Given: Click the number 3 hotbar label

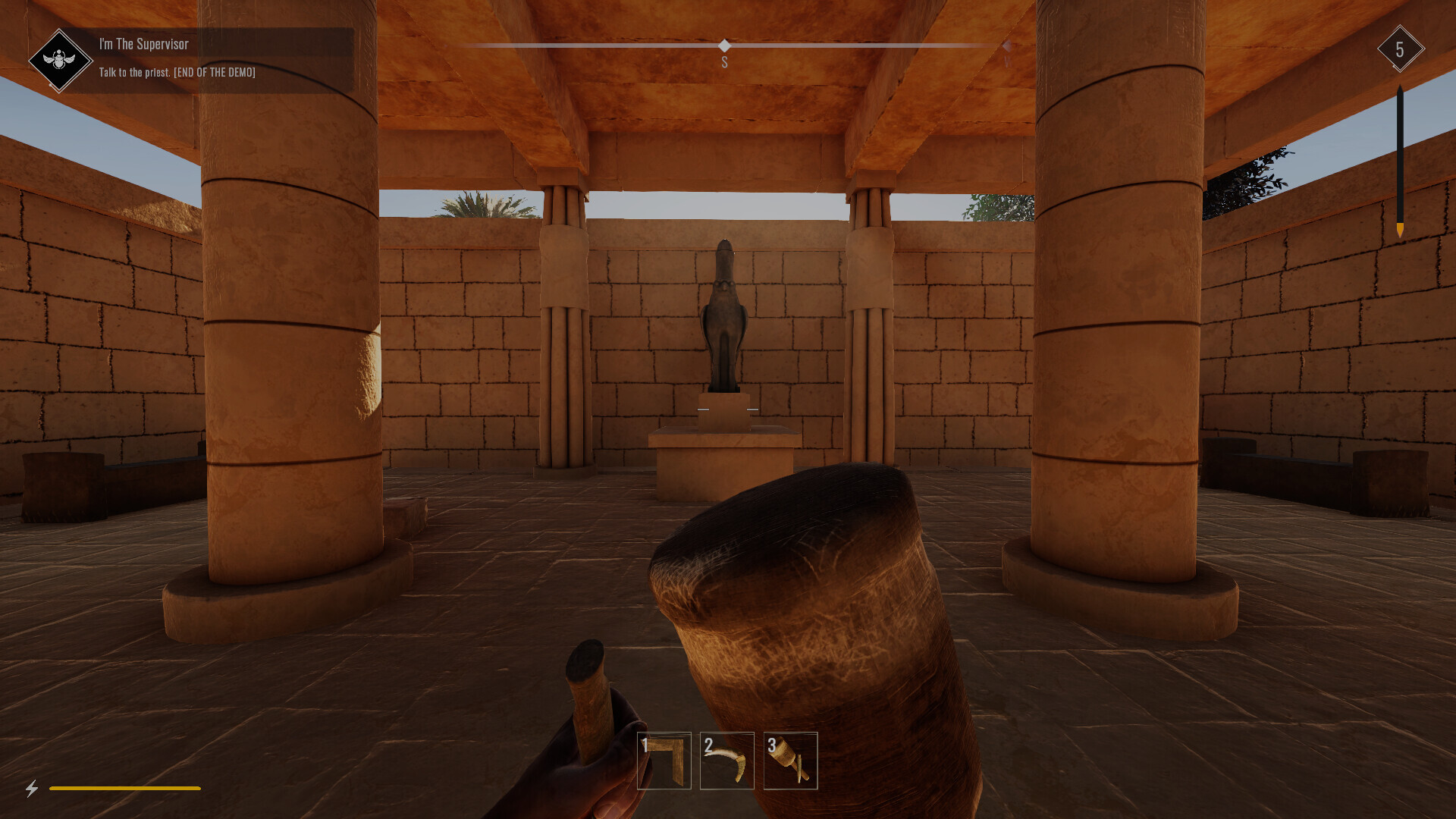Looking at the screenshot, I should pyautogui.click(x=771, y=745).
